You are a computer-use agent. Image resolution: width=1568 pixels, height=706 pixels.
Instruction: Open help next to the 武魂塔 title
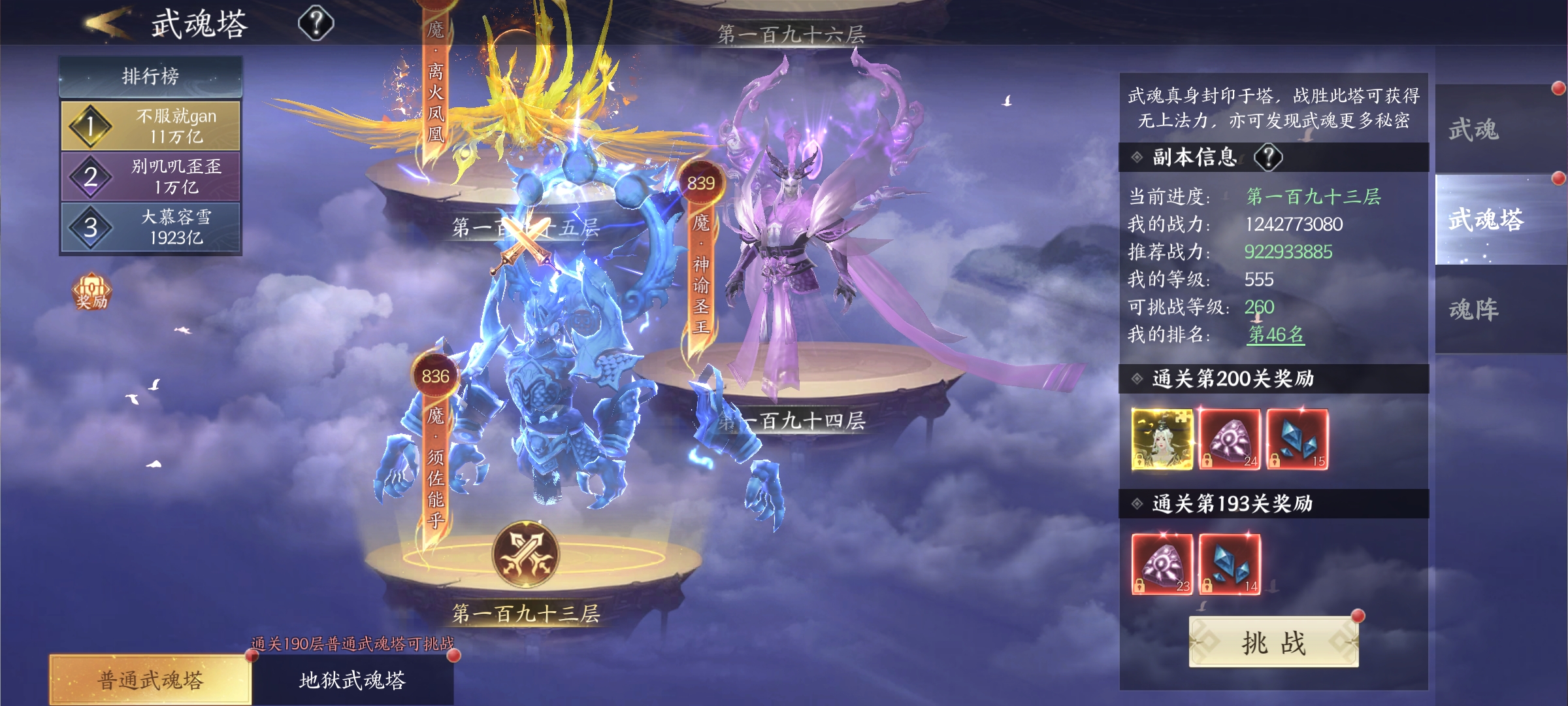click(316, 24)
